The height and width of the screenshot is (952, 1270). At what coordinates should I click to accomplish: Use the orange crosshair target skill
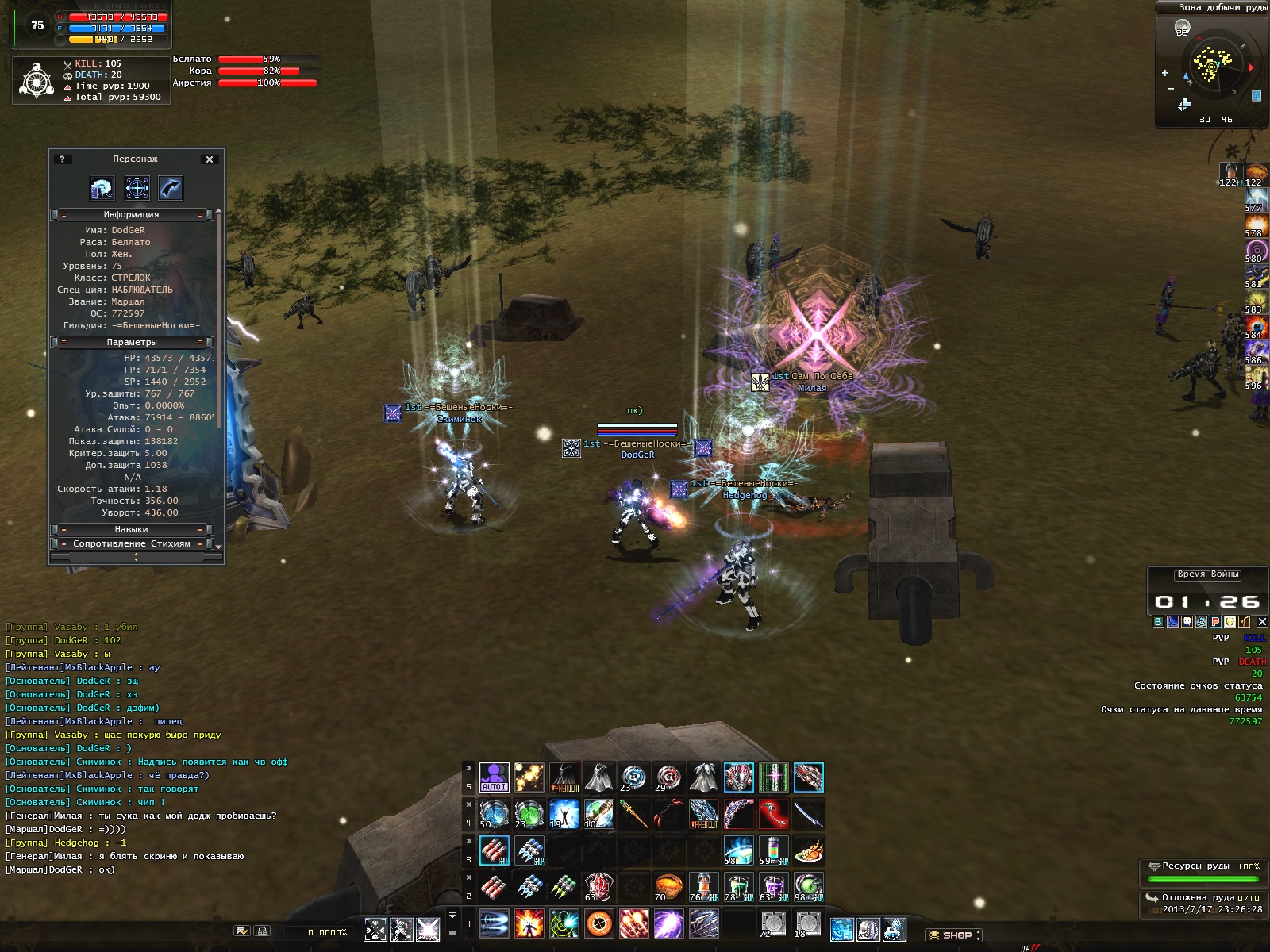point(599,924)
